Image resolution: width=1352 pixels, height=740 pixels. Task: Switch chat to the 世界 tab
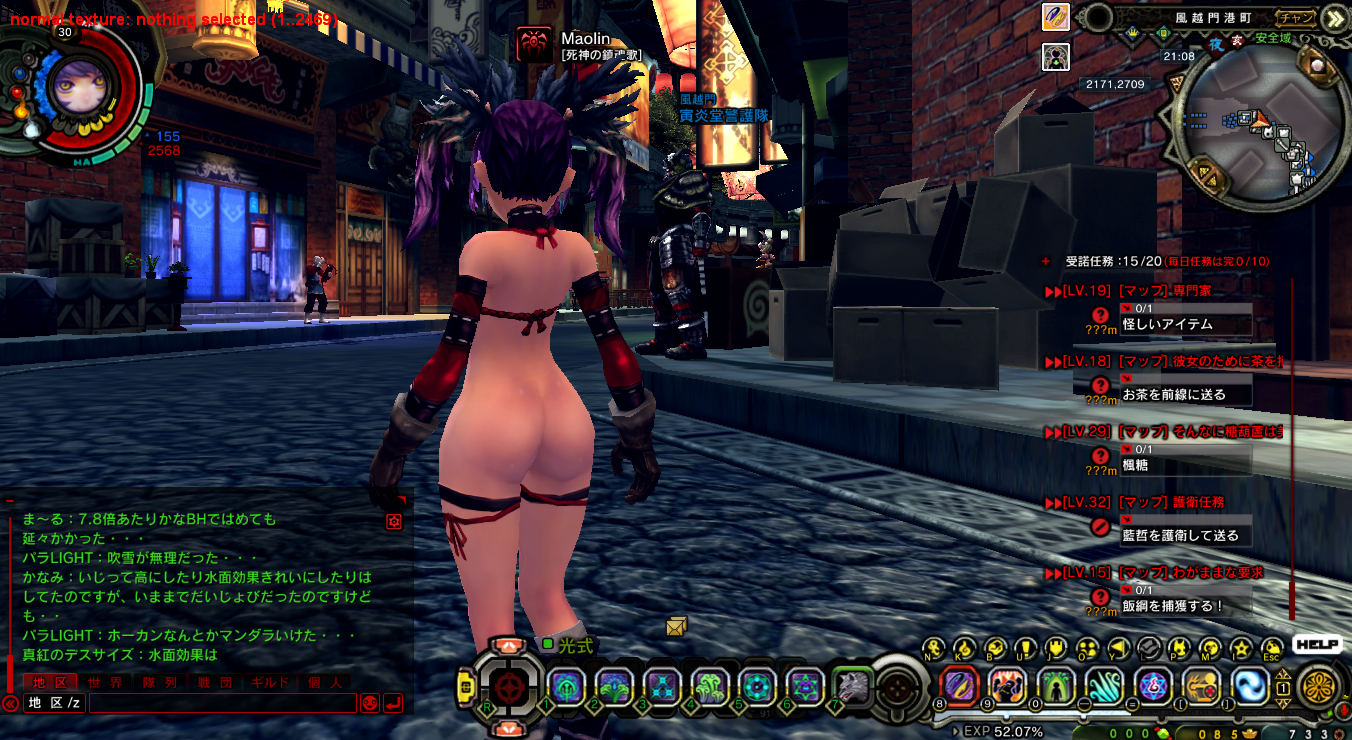pyautogui.click(x=105, y=682)
